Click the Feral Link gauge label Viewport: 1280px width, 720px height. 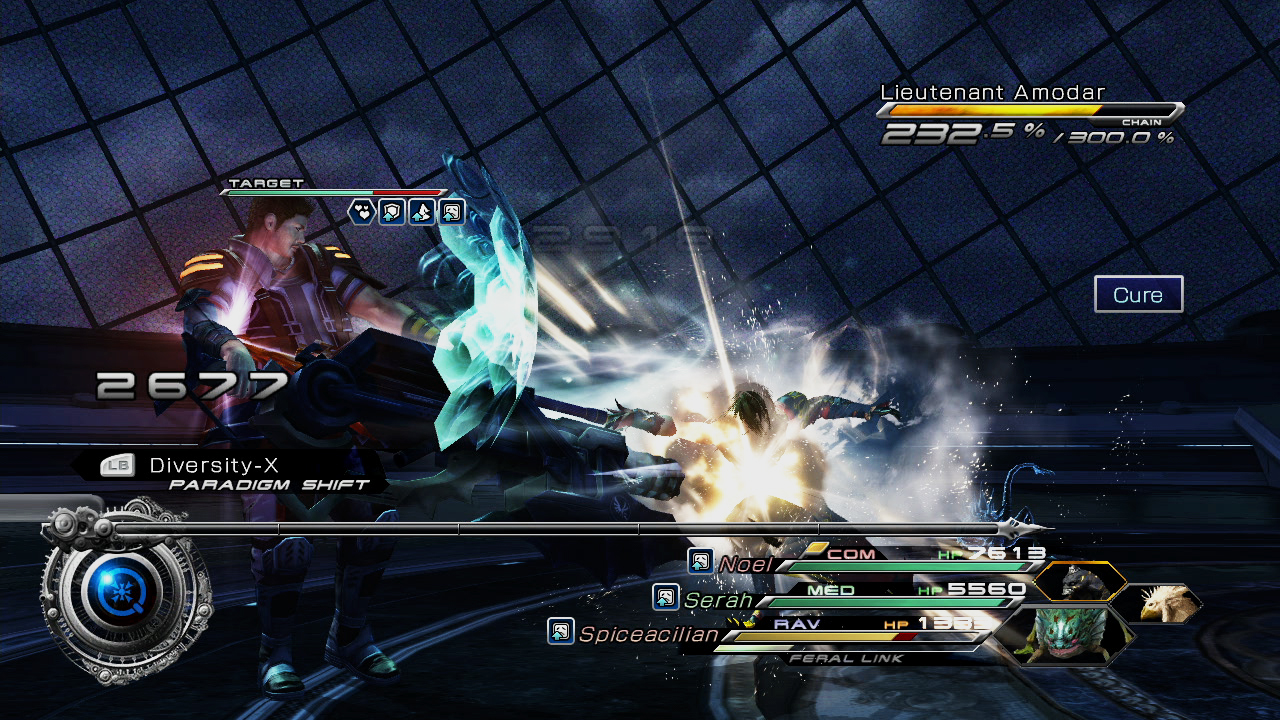[x=846, y=658]
